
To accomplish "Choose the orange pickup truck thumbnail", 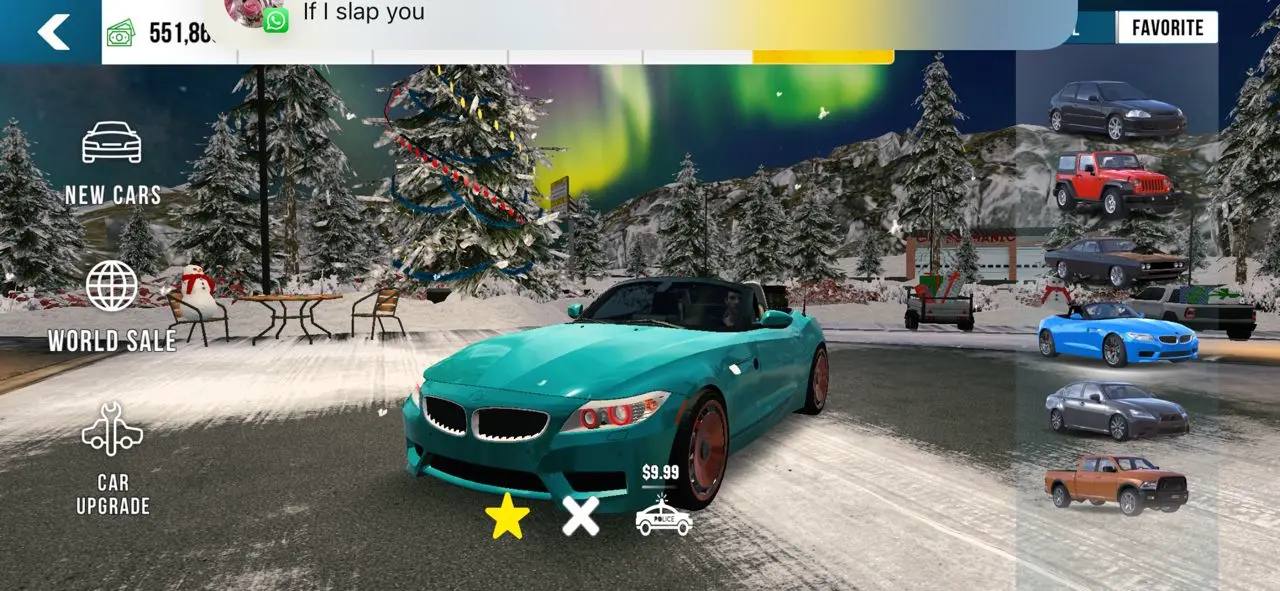I will [x=1116, y=484].
